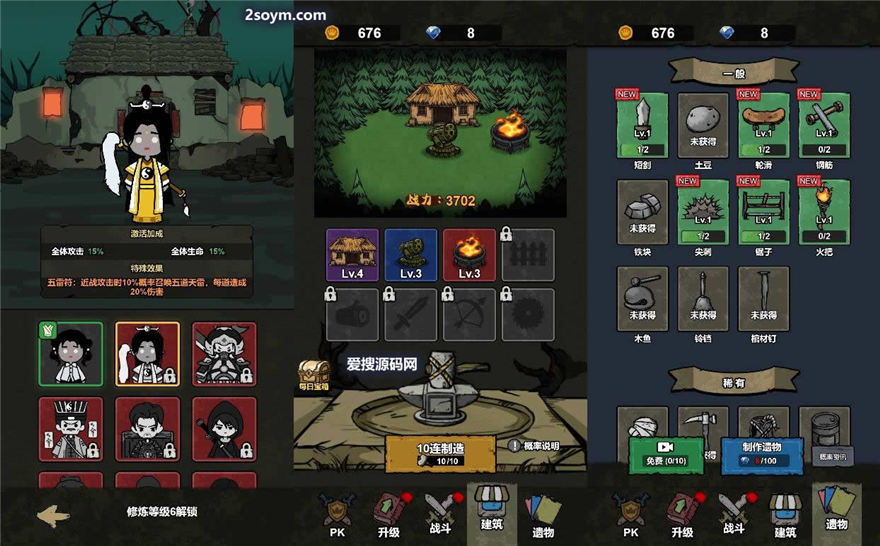The image size is (880, 546).
Task: Select the yellow-robed character portrait
Action: (x=147, y=354)
